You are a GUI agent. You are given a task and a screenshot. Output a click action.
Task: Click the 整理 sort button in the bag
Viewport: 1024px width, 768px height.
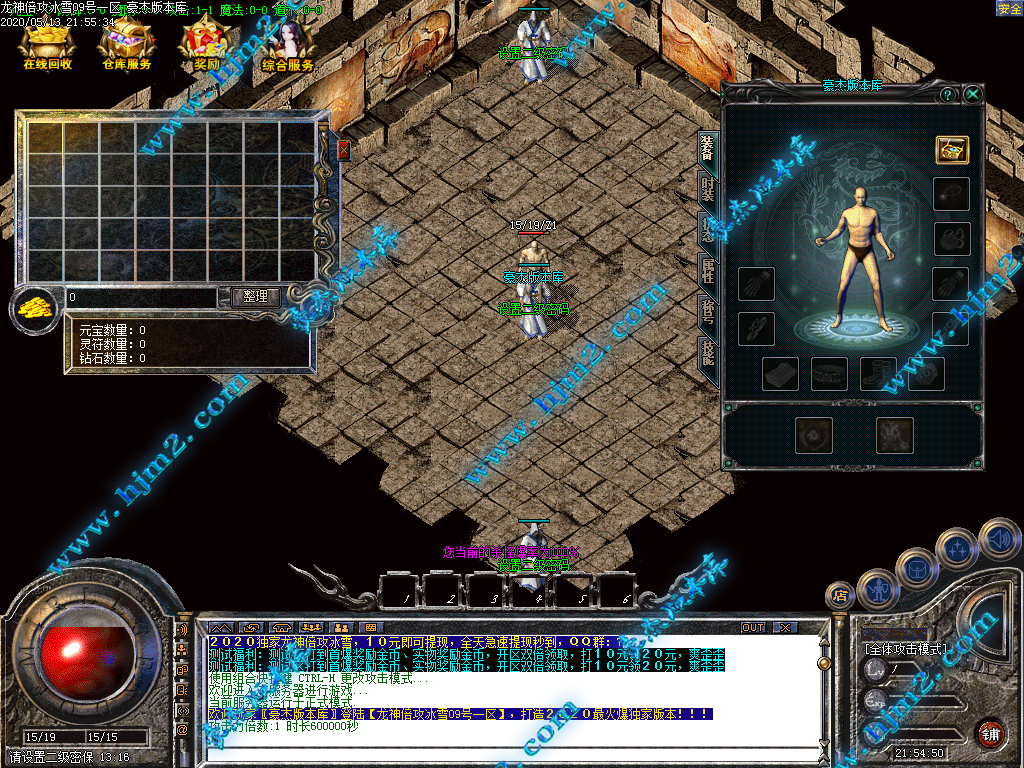point(255,297)
